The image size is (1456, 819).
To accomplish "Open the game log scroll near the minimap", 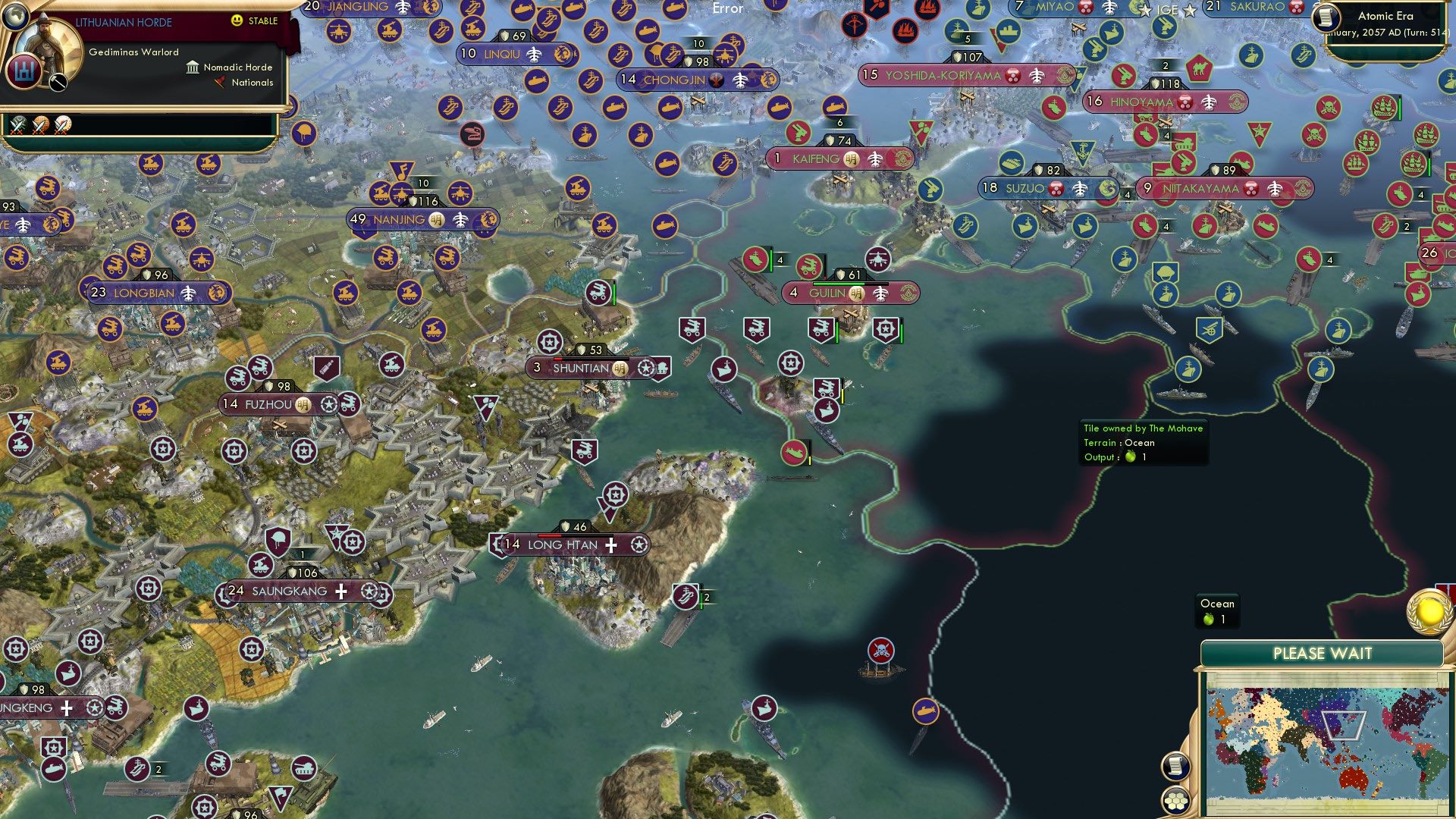I will (1177, 767).
